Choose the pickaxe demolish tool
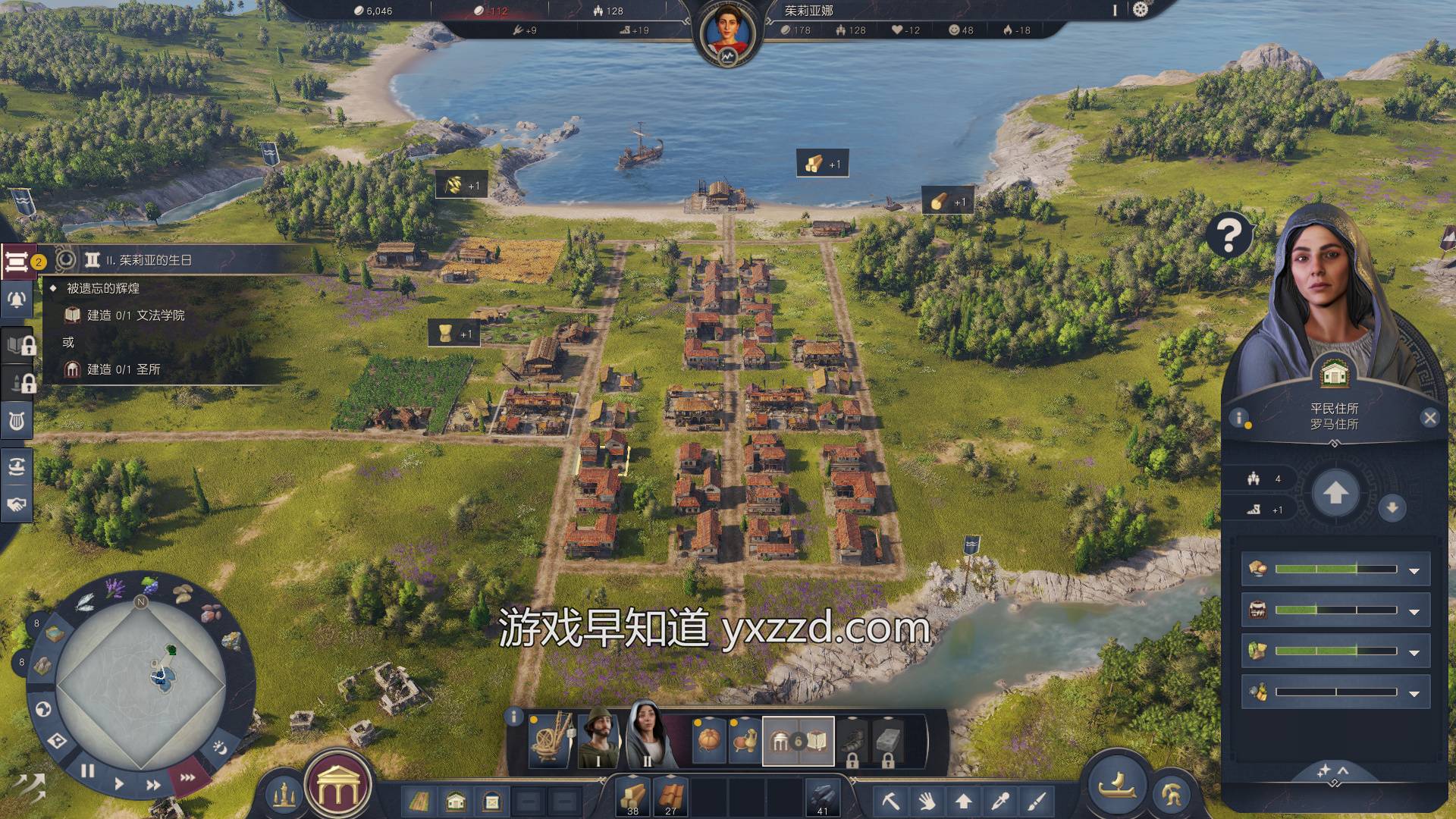 tap(890, 800)
